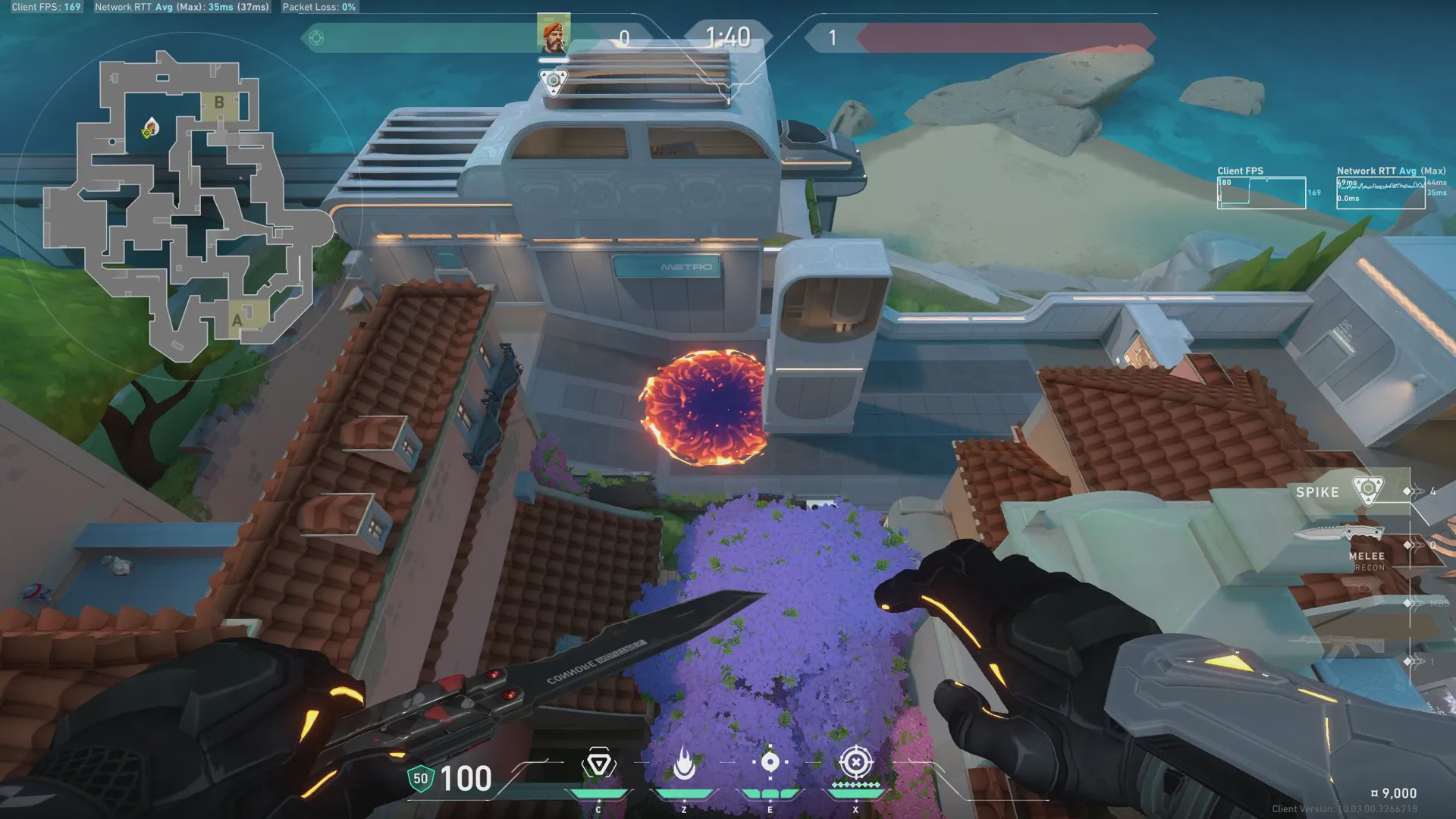Select the A site marker on minimap
The height and width of the screenshot is (819, 1456).
click(x=238, y=320)
